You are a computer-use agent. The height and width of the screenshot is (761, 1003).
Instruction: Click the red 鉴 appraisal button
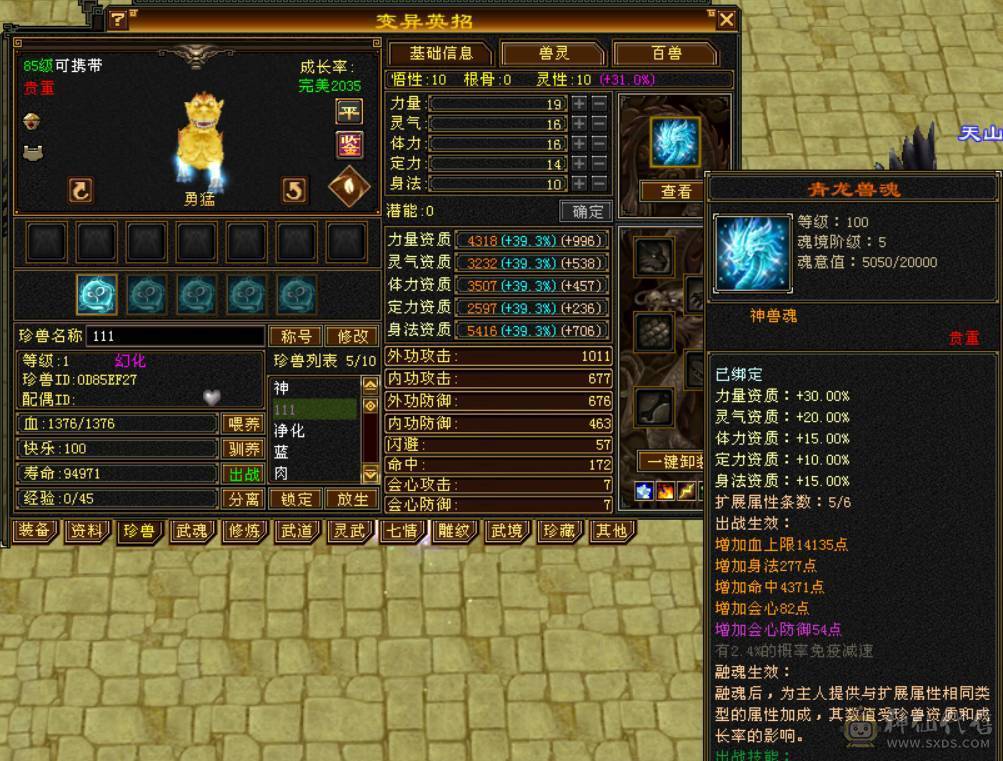point(348,146)
